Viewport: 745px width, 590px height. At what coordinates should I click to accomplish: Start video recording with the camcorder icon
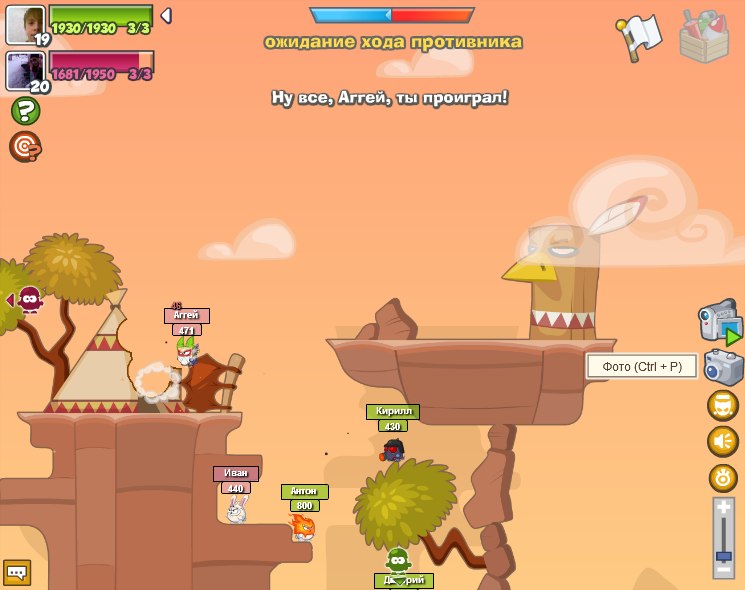tap(720, 322)
